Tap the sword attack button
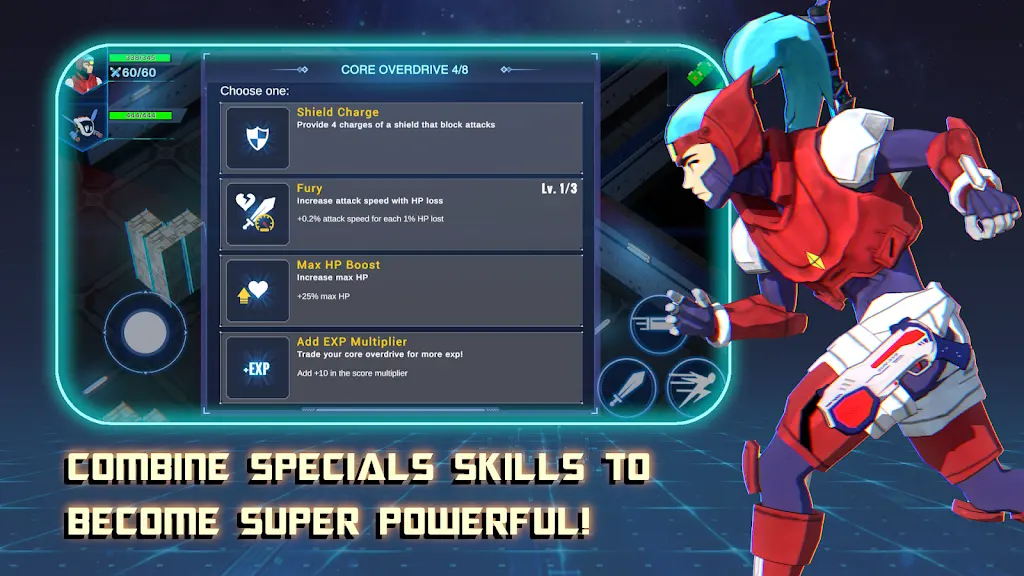The height and width of the screenshot is (576, 1024). [627, 387]
